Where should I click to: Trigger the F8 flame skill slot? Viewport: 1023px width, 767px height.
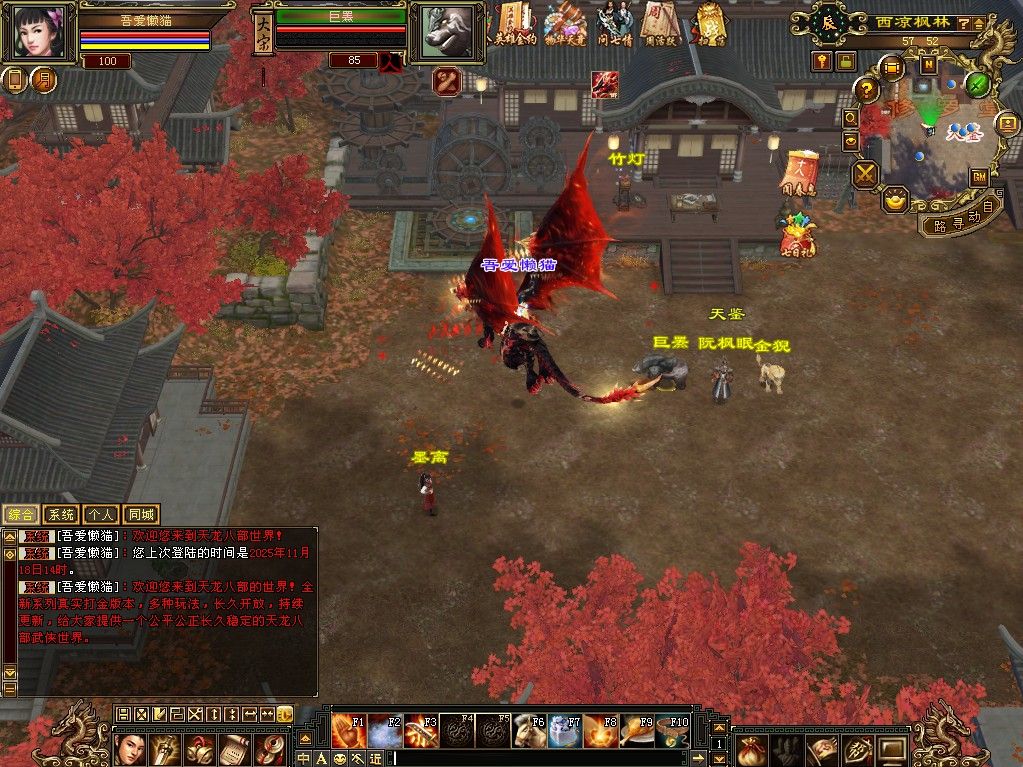(601, 731)
